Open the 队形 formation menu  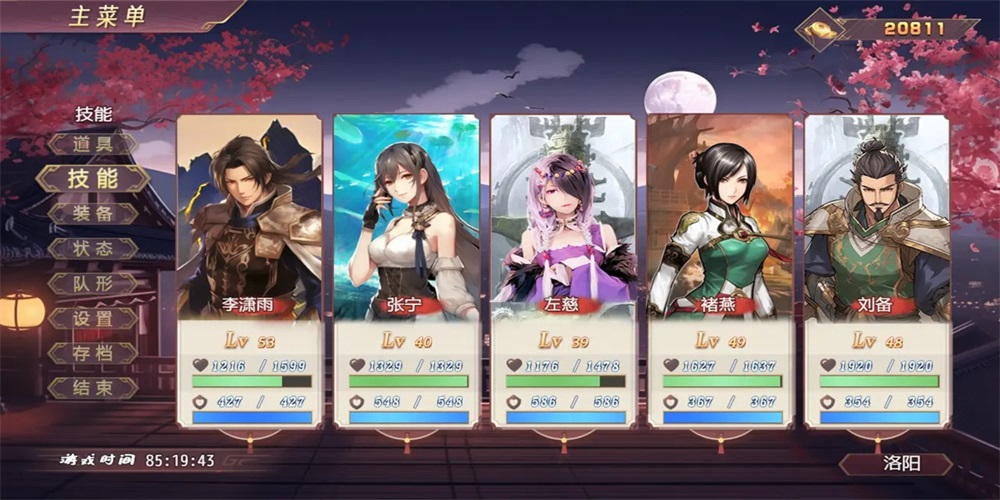click(93, 284)
